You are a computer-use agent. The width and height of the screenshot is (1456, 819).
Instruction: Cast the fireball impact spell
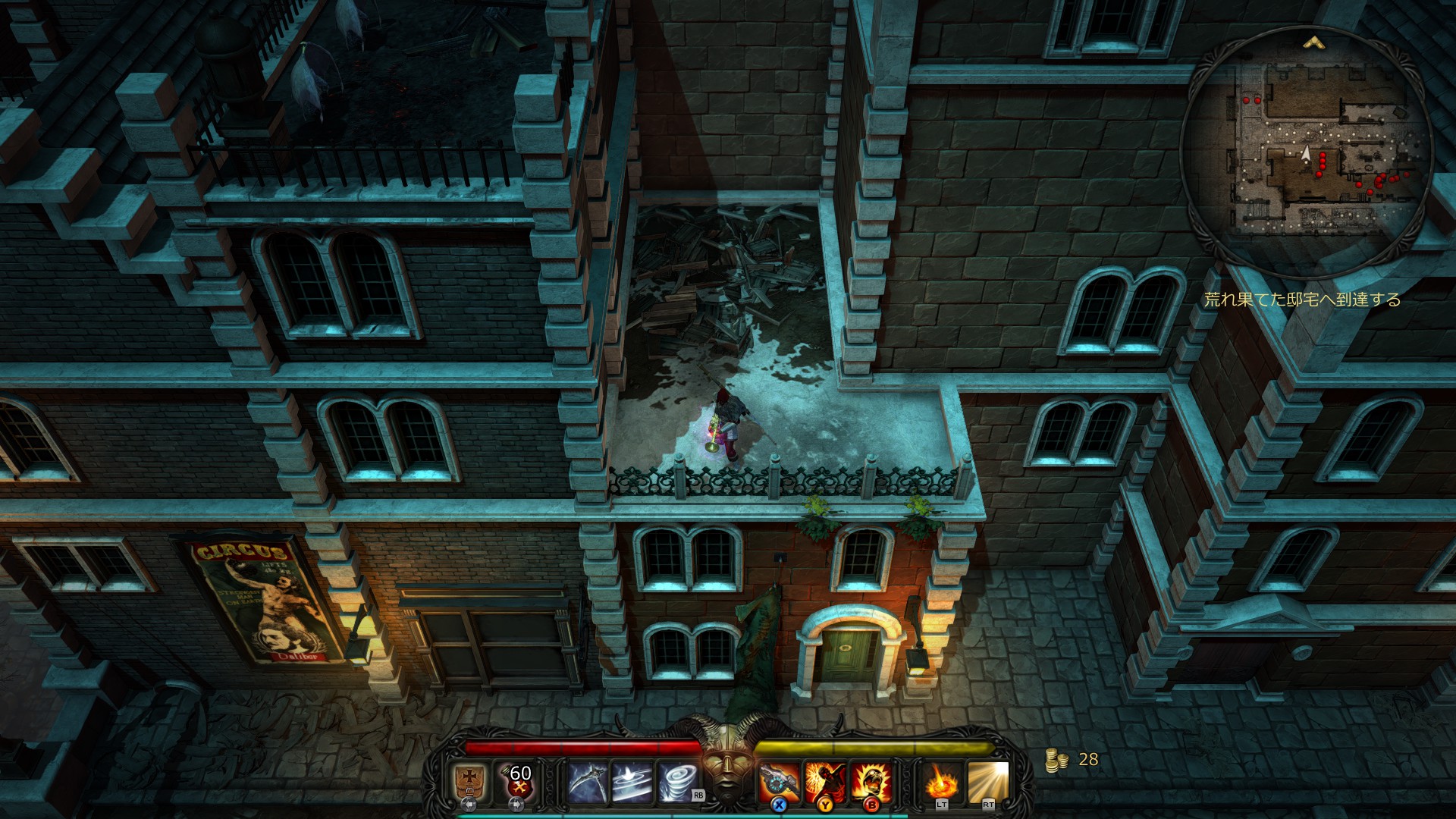point(942,783)
